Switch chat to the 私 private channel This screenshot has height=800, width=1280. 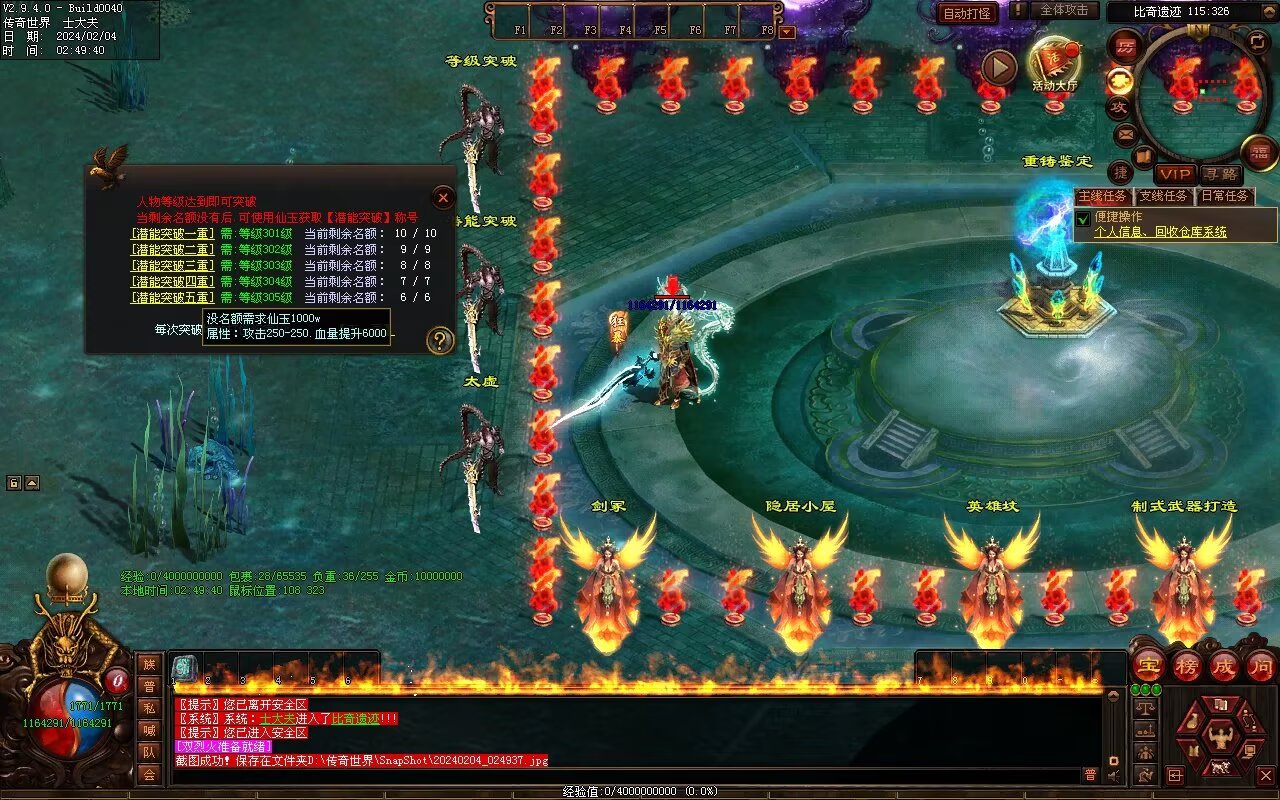point(149,708)
